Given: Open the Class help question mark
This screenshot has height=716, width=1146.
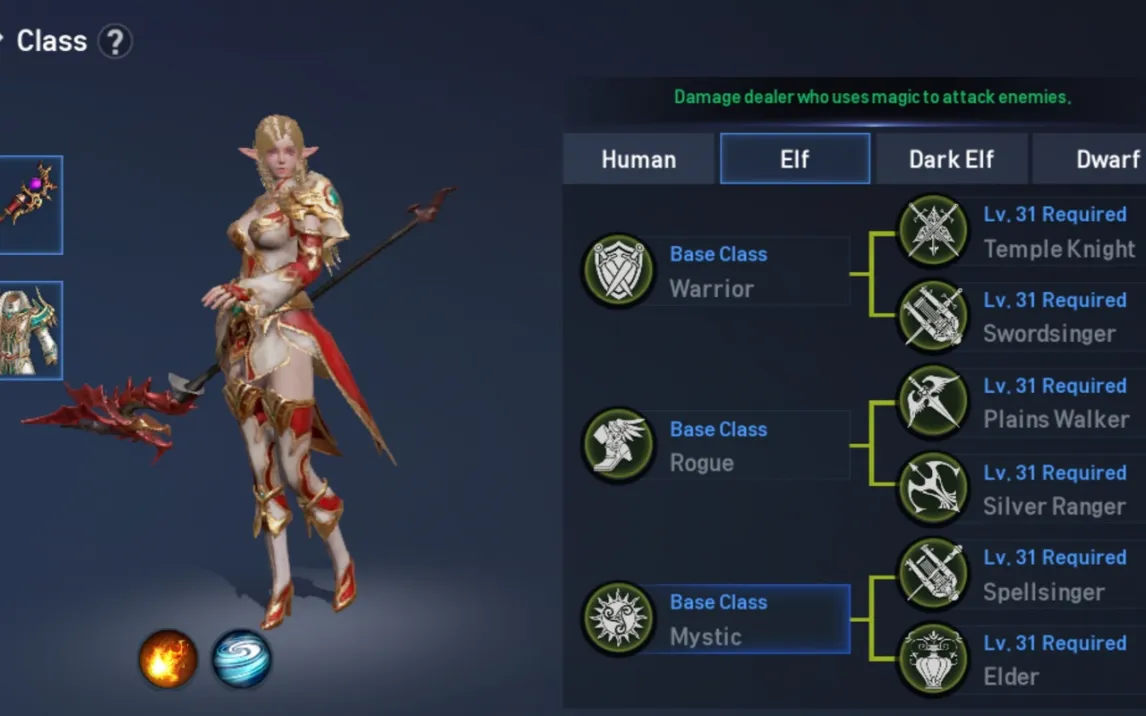Looking at the screenshot, I should [116, 42].
